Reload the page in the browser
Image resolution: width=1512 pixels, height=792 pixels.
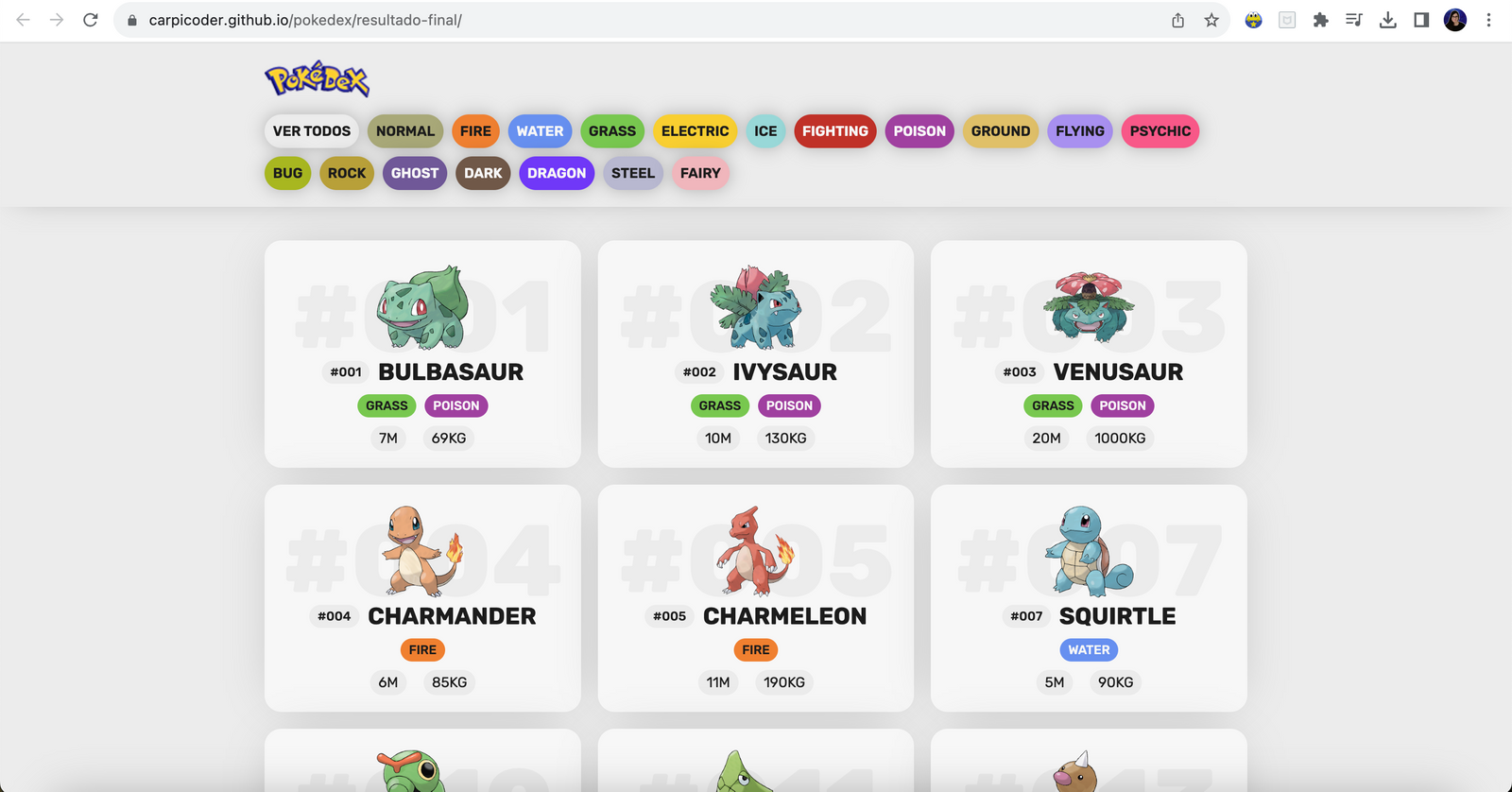(91, 20)
